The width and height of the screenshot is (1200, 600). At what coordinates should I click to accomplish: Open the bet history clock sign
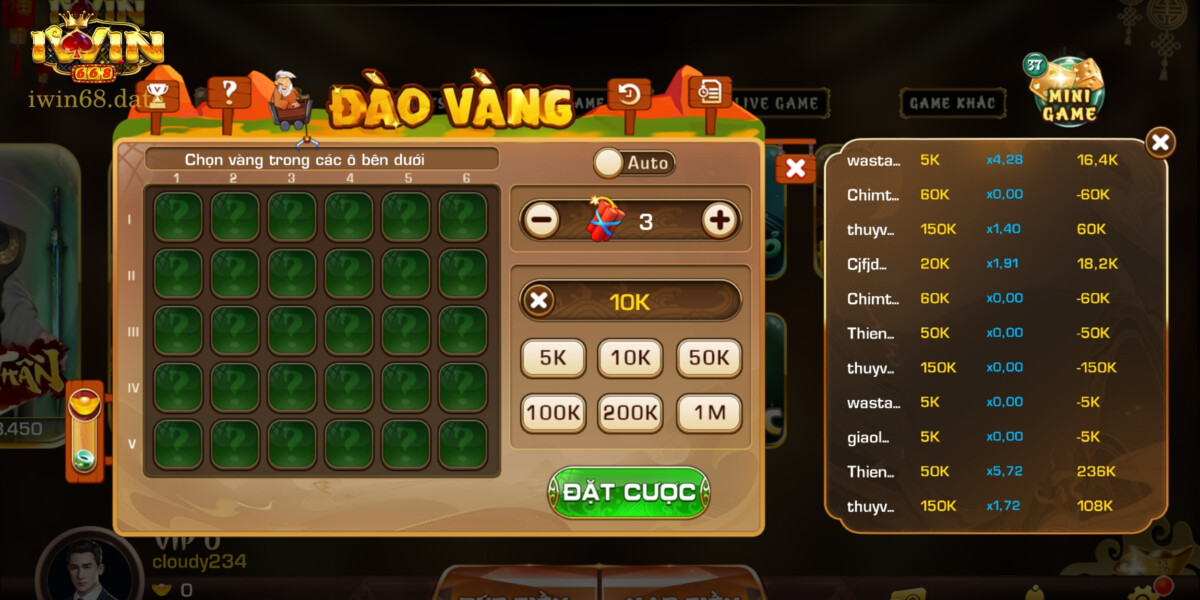click(x=629, y=94)
